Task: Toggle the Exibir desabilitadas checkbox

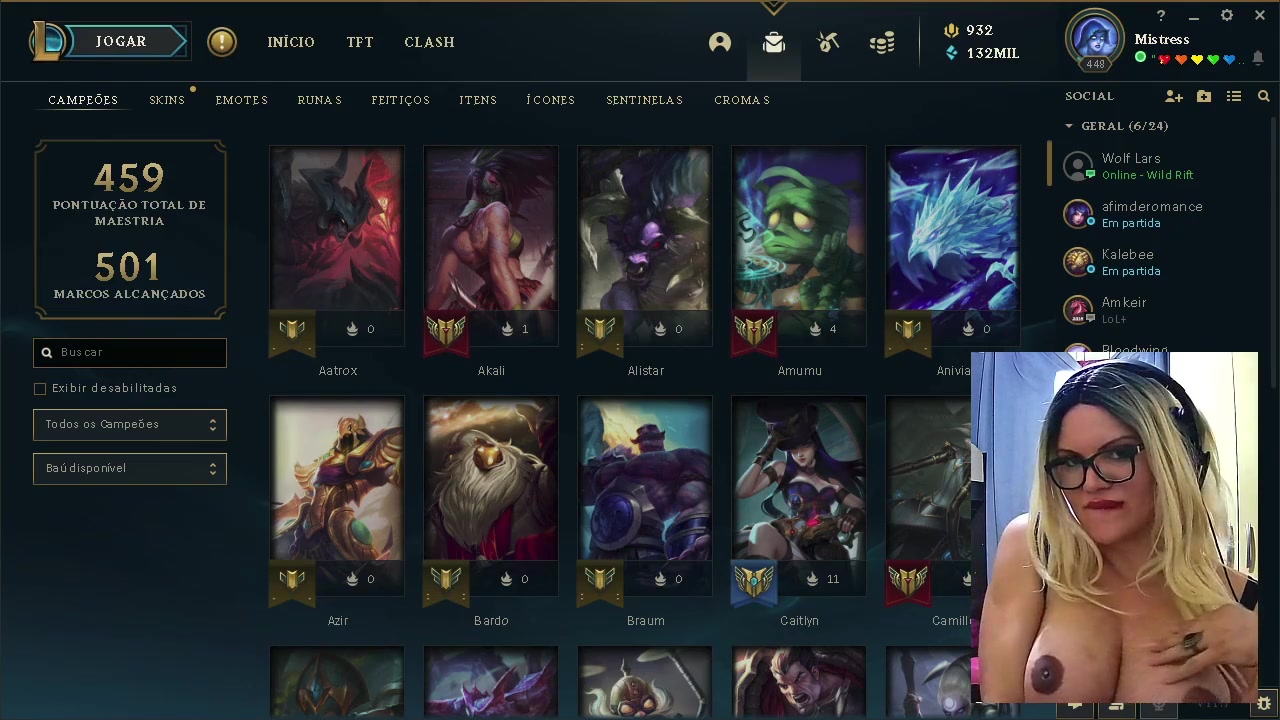Action: [40, 388]
